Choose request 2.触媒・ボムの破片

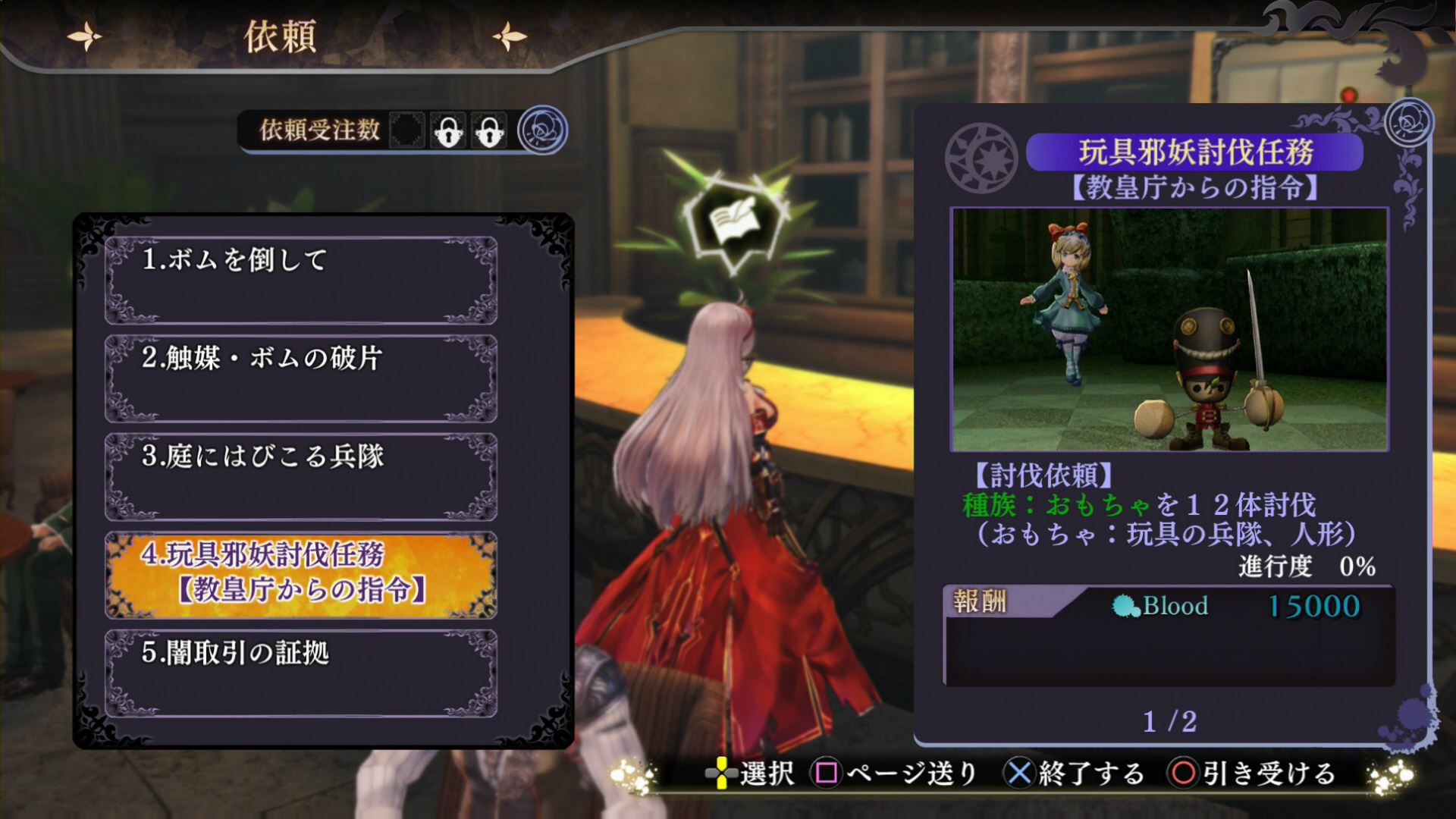pyautogui.click(x=301, y=378)
